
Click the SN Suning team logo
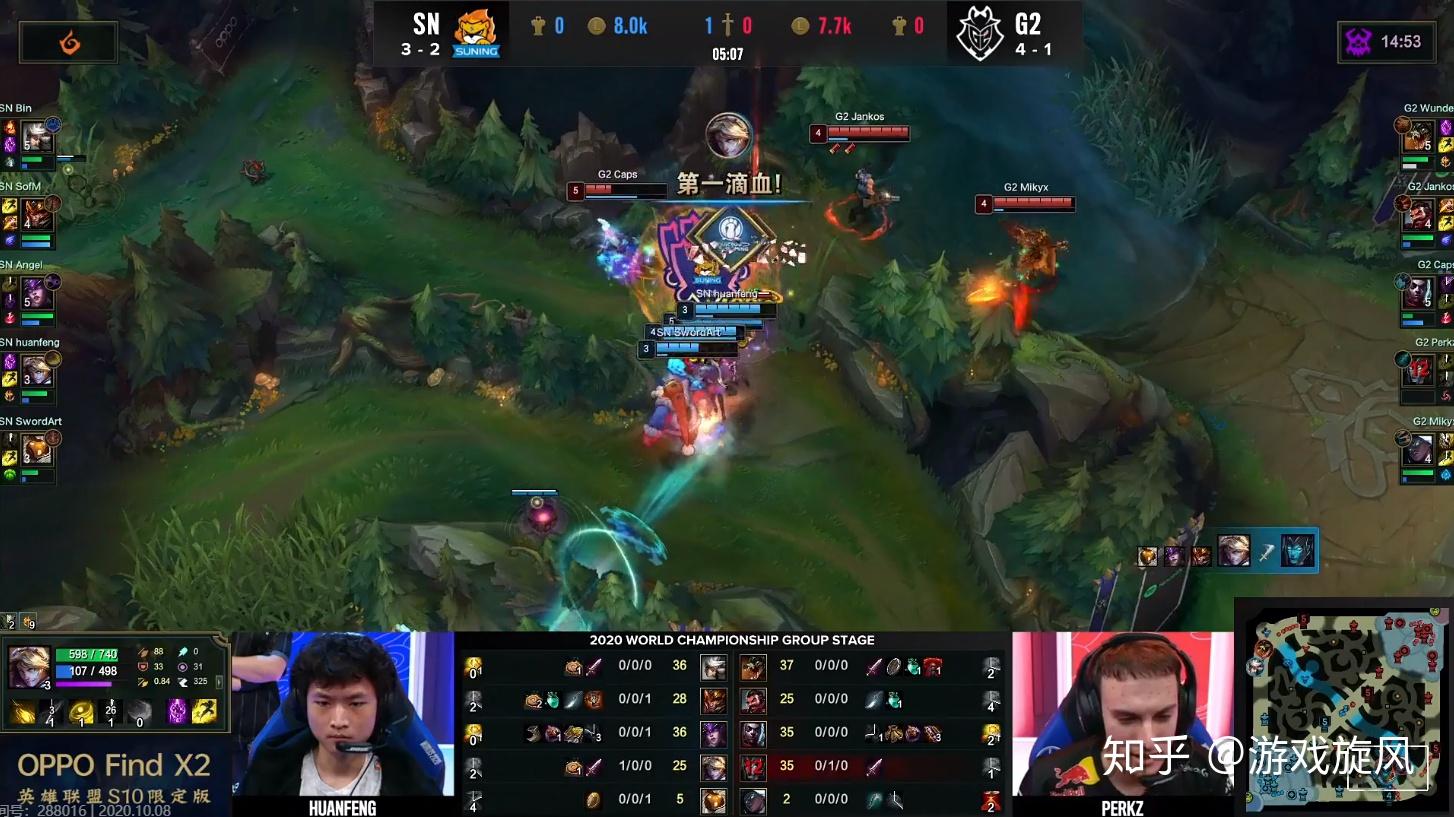[476, 32]
